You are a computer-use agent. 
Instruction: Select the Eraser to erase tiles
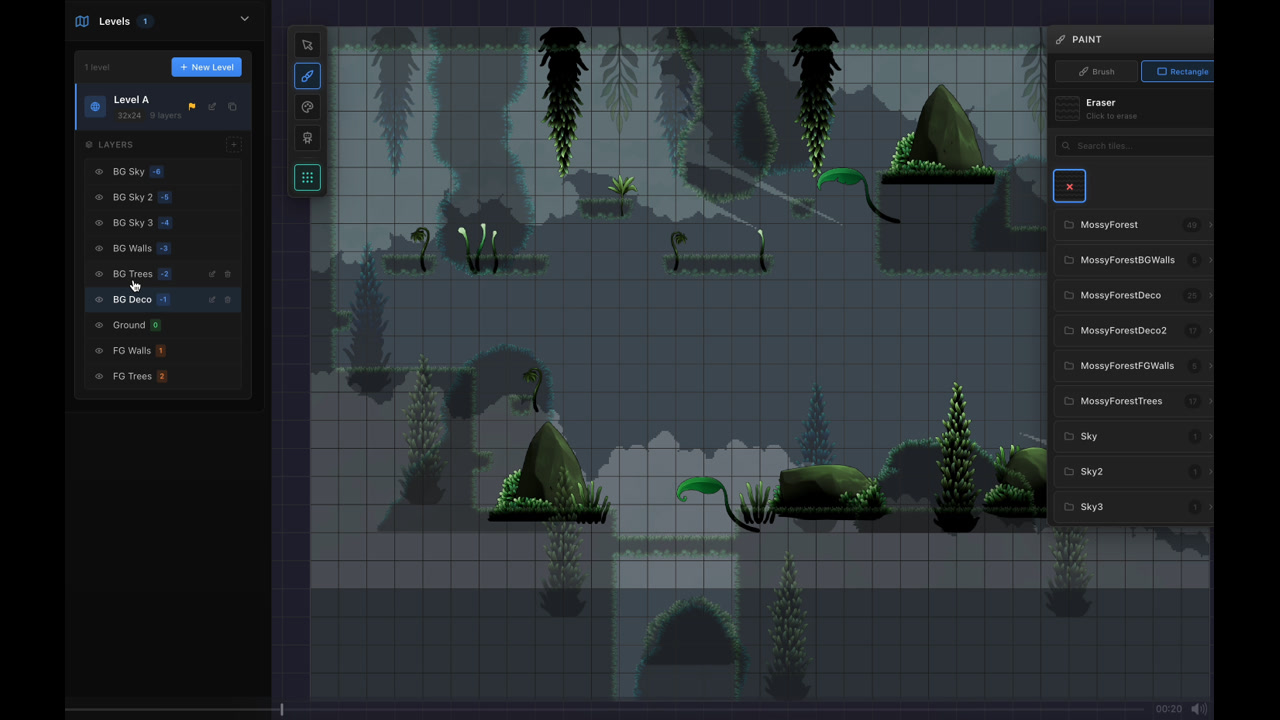1100,108
